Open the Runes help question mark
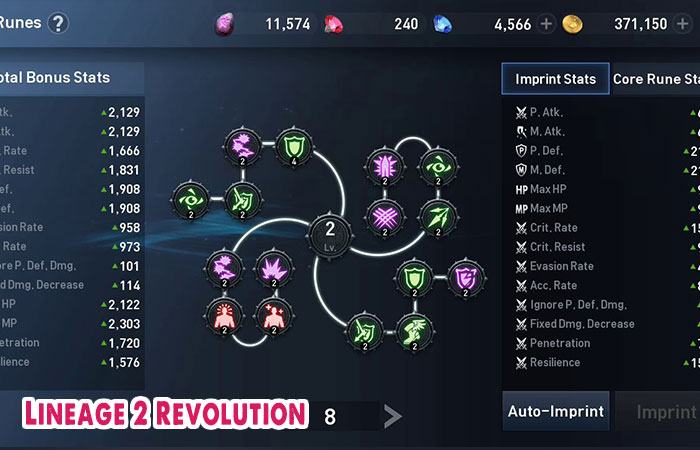Viewport: 700px width, 450px height. [x=58, y=23]
